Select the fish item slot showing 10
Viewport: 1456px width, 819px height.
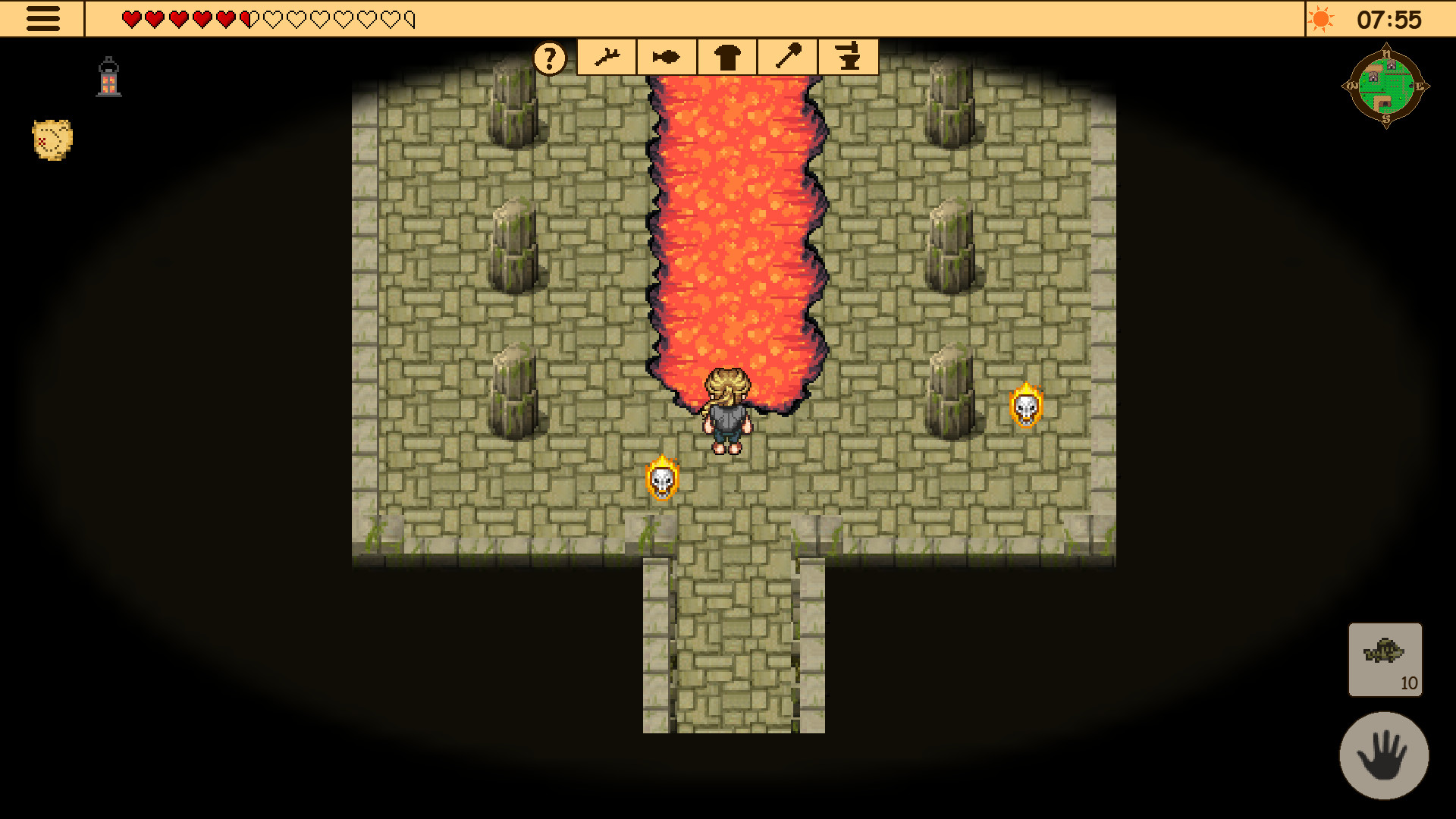(1385, 661)
